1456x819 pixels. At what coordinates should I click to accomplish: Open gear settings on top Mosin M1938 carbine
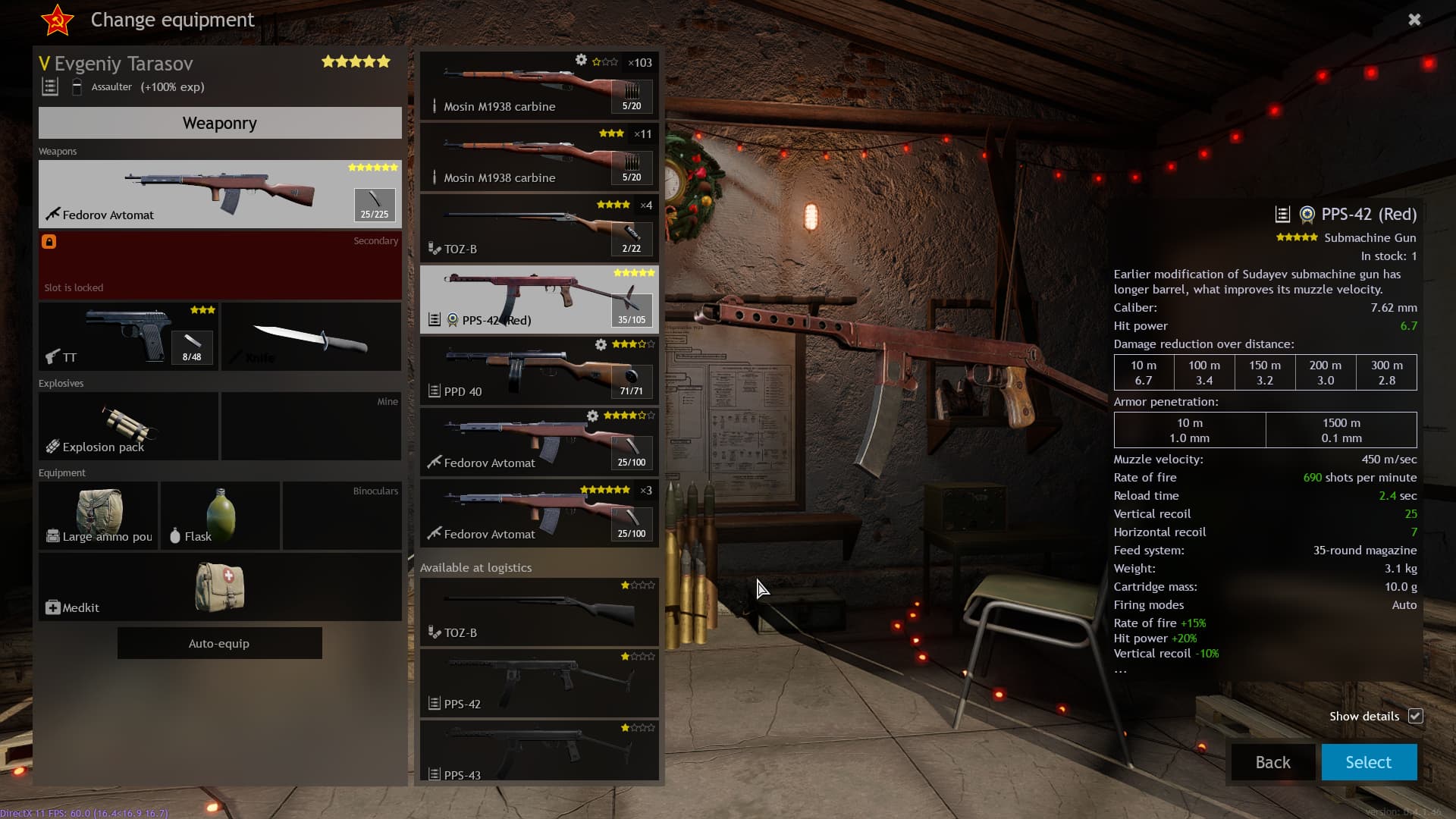click(581, 58)
